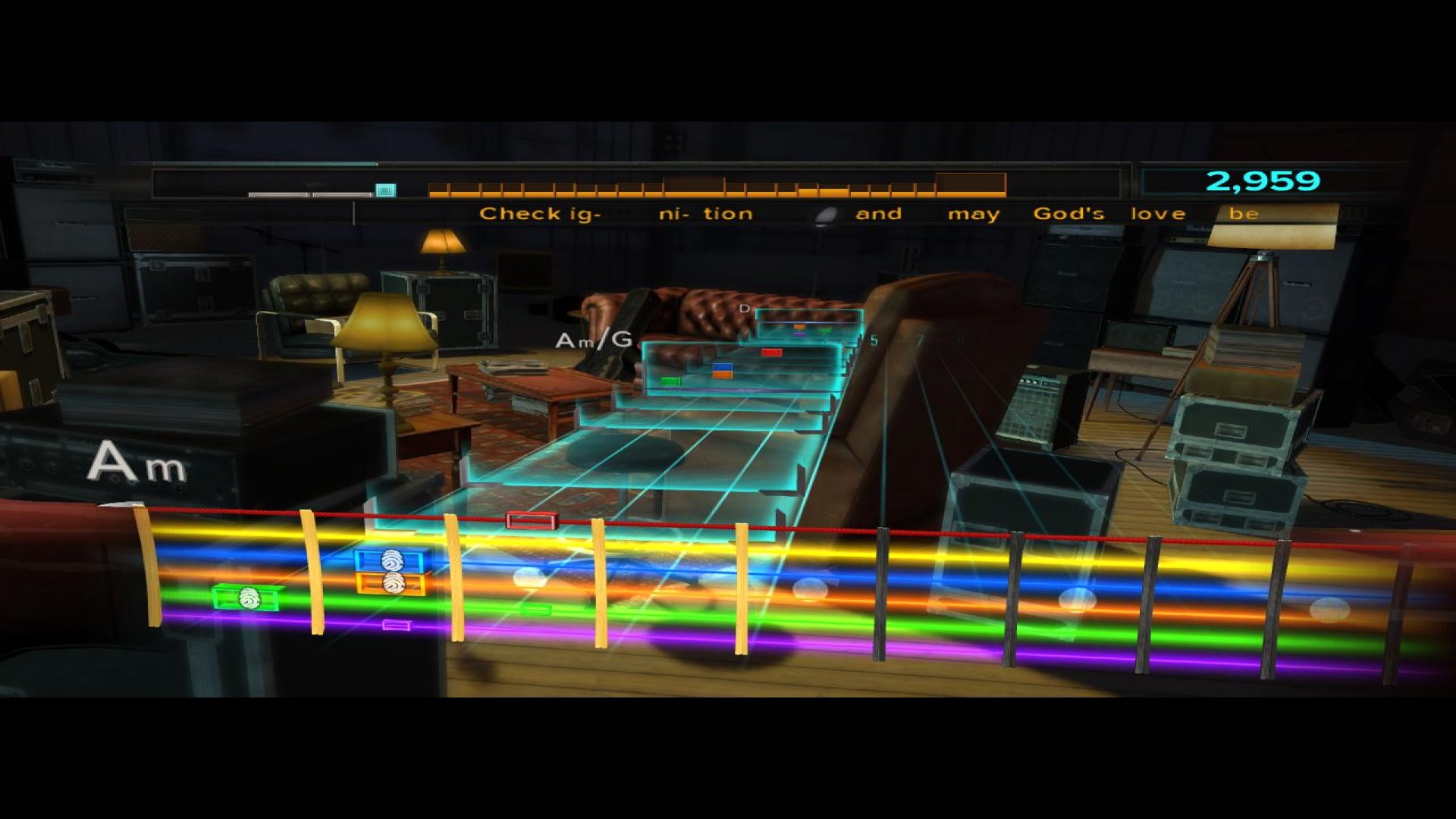Expand the D chord label near the couch
Image resolution: width=1456 pixels, height=819 pixels.
(746, 309)
